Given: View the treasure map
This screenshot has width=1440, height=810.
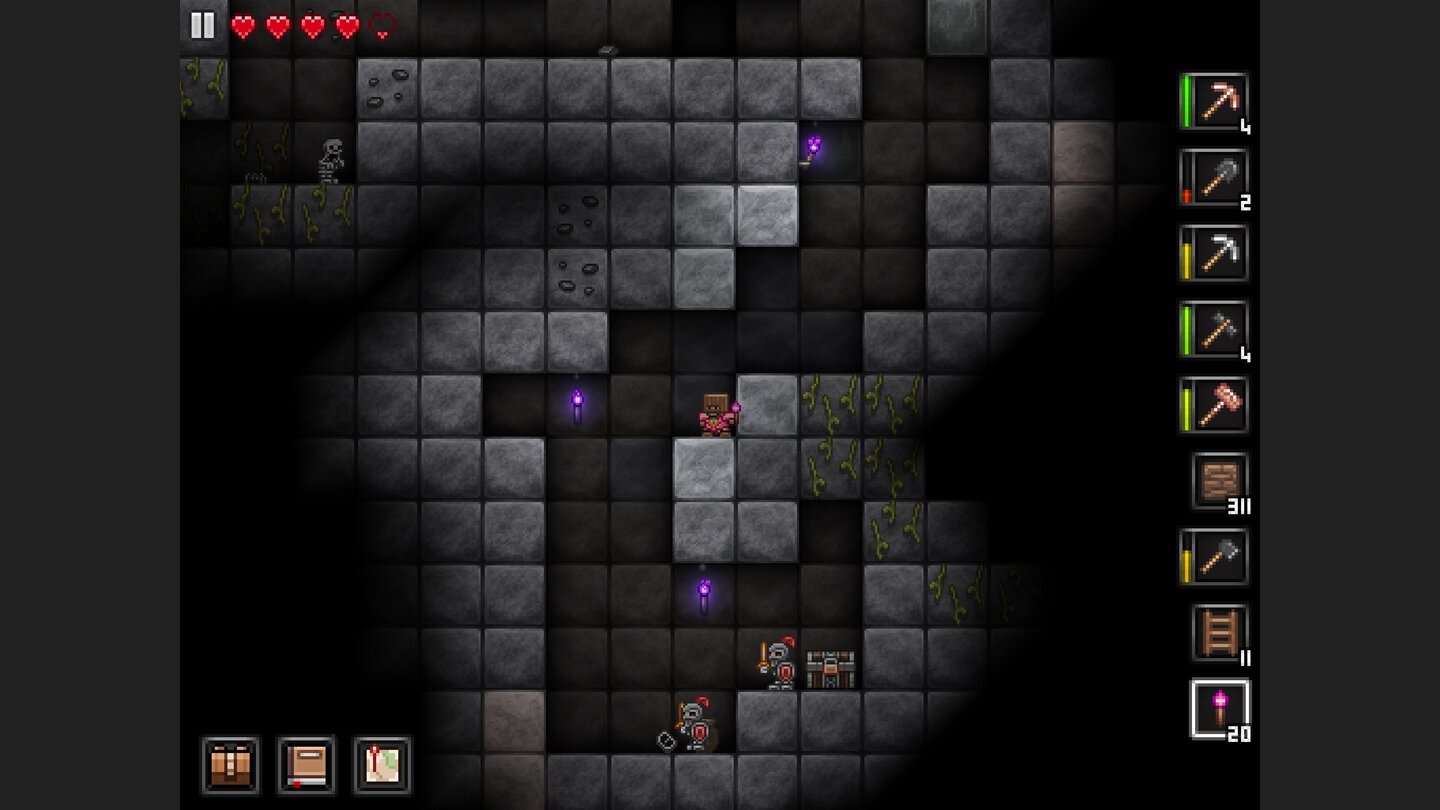Looking at the screenshot, I should click(382, 766).
